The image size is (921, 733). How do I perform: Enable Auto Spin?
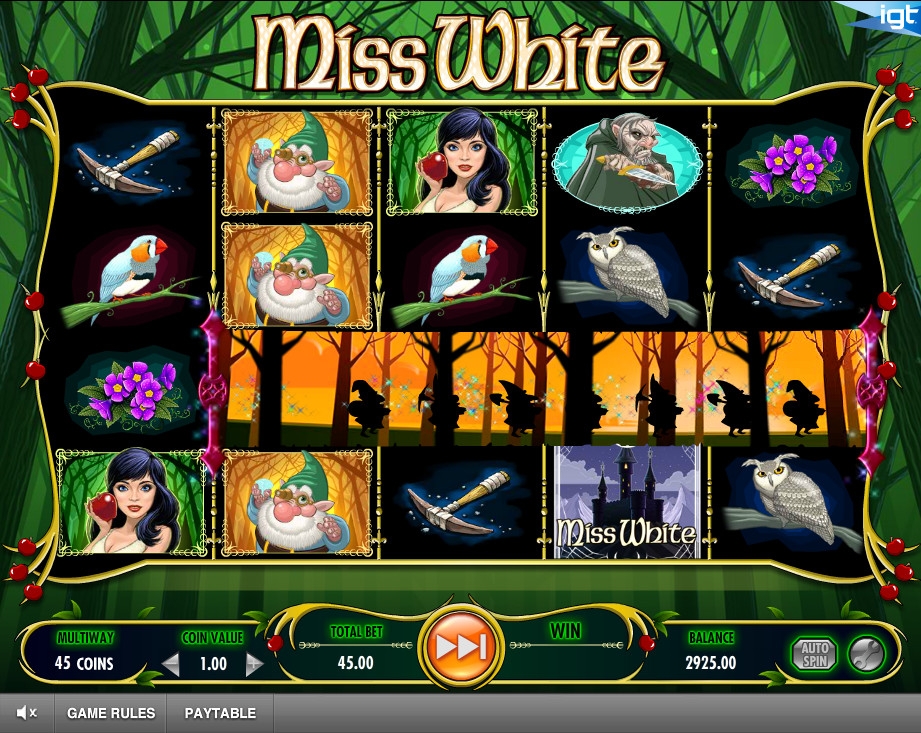coord(814,654)
